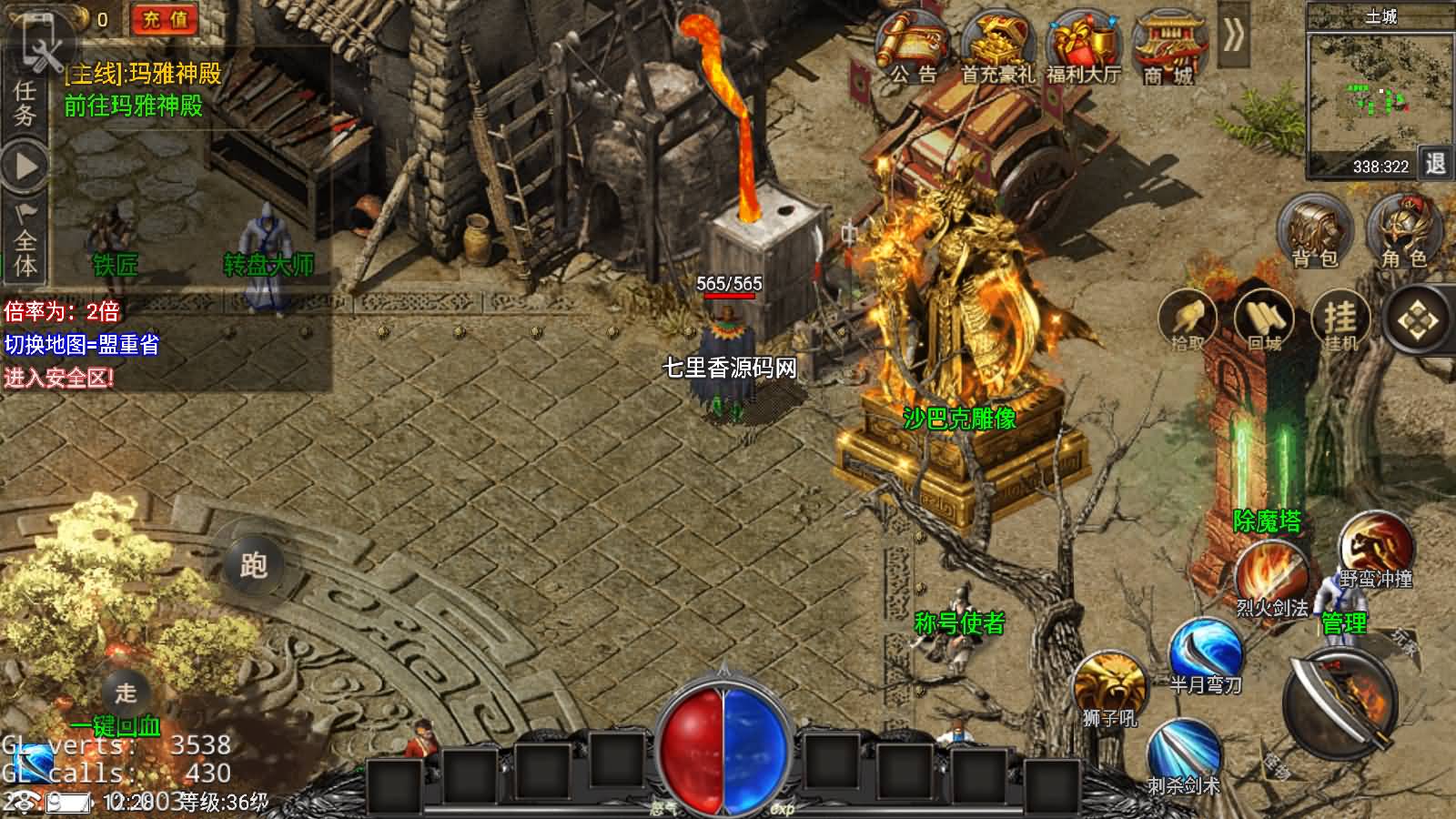
Task: Open the 角色 character sheet
Action: tap(1404, 232)
